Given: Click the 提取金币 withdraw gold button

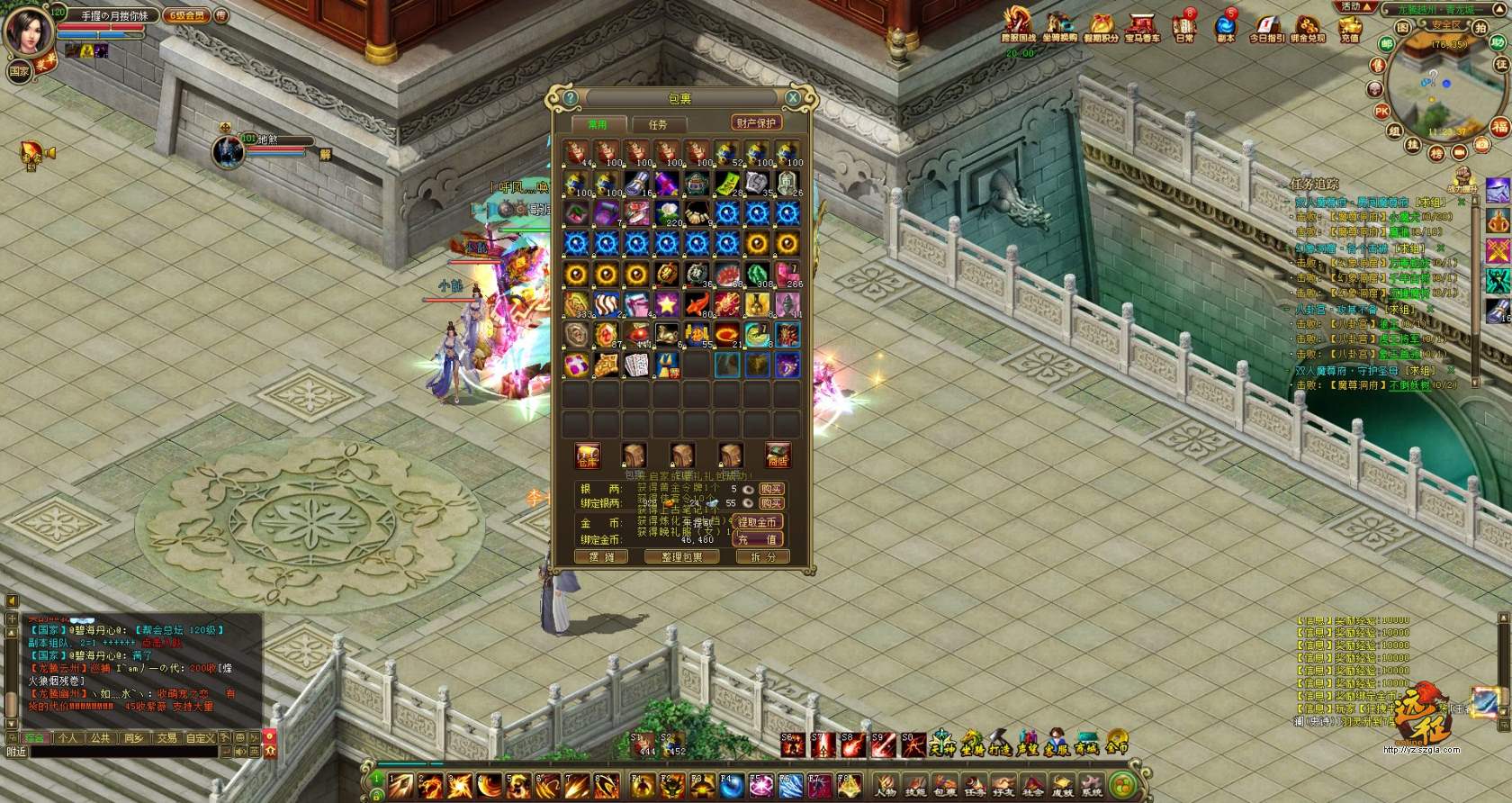Looking at the screenshot, I should pyautogui.click(x=757, y=521).
